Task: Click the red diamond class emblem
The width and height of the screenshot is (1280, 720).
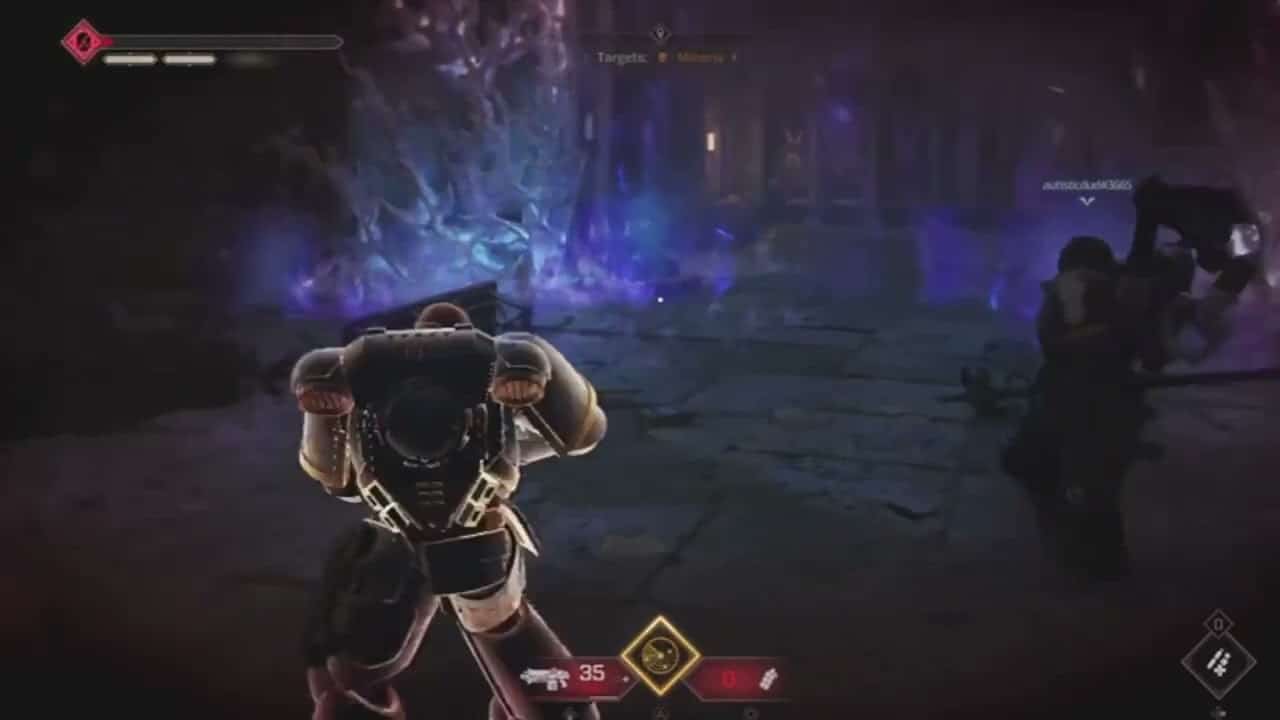Action: click(81, 42)
